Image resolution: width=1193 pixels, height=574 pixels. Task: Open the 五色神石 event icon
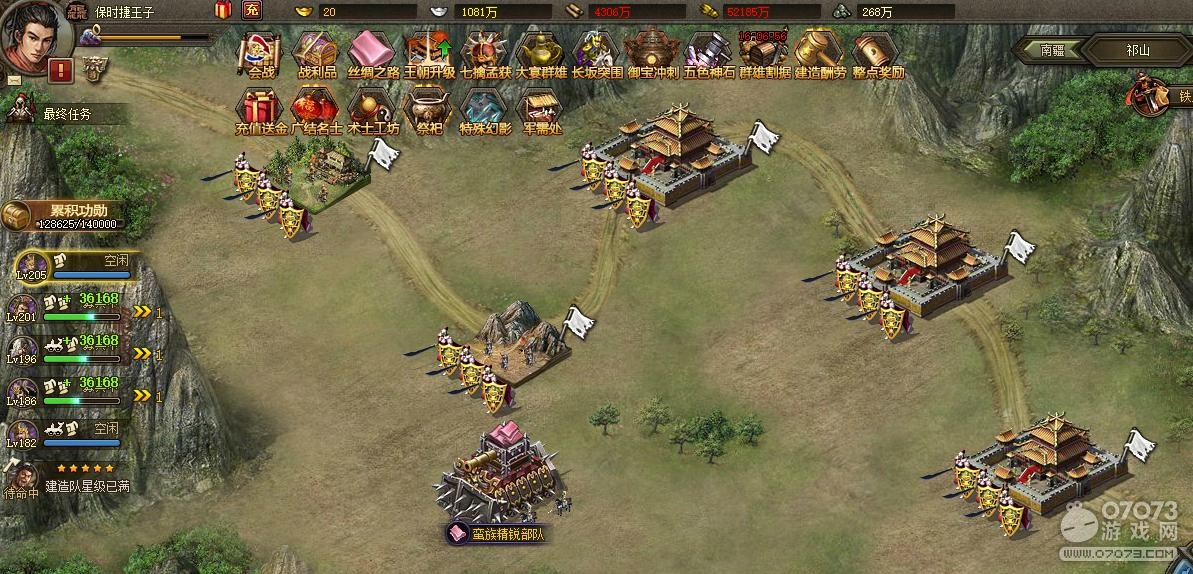(x=709, y=50)
